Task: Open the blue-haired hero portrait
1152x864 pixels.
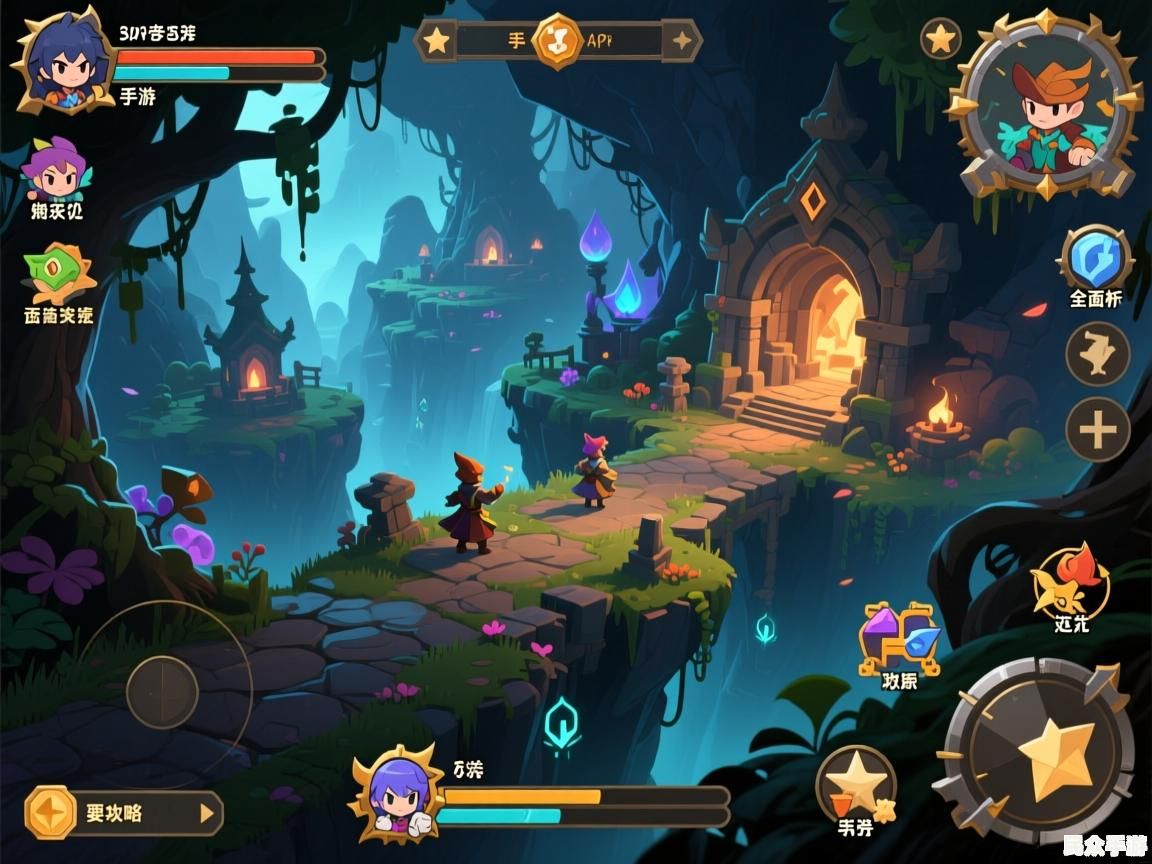Action: pos(60,60)
